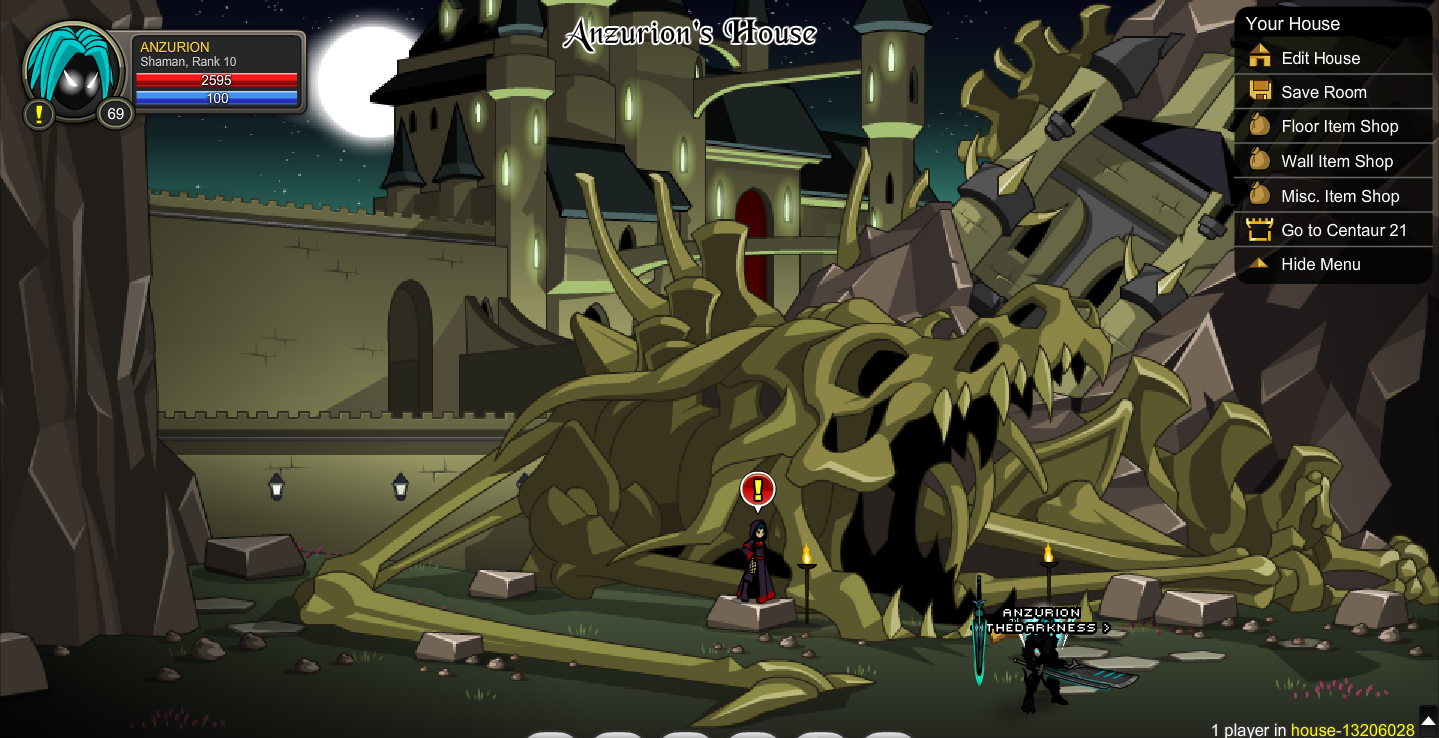Click the bag icon beside Floor Item Shop

tap(1260, 126)
